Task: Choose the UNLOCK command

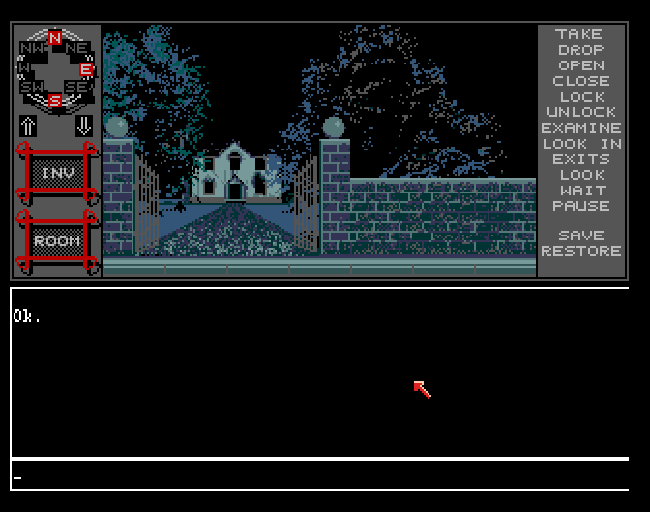Action: click(x=581, y=112)
